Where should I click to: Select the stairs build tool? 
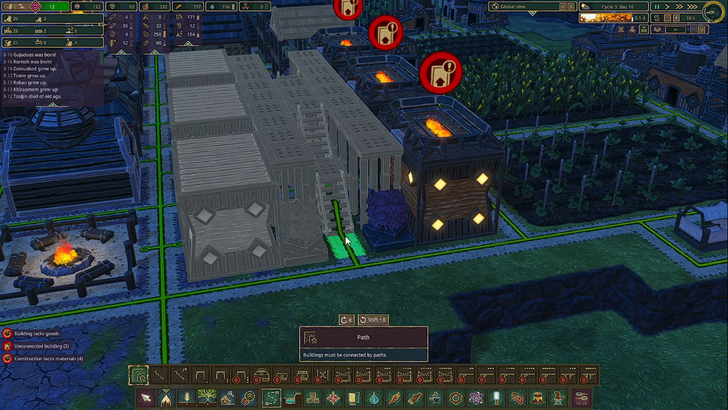pyautogui.click(x=180, y=375)
